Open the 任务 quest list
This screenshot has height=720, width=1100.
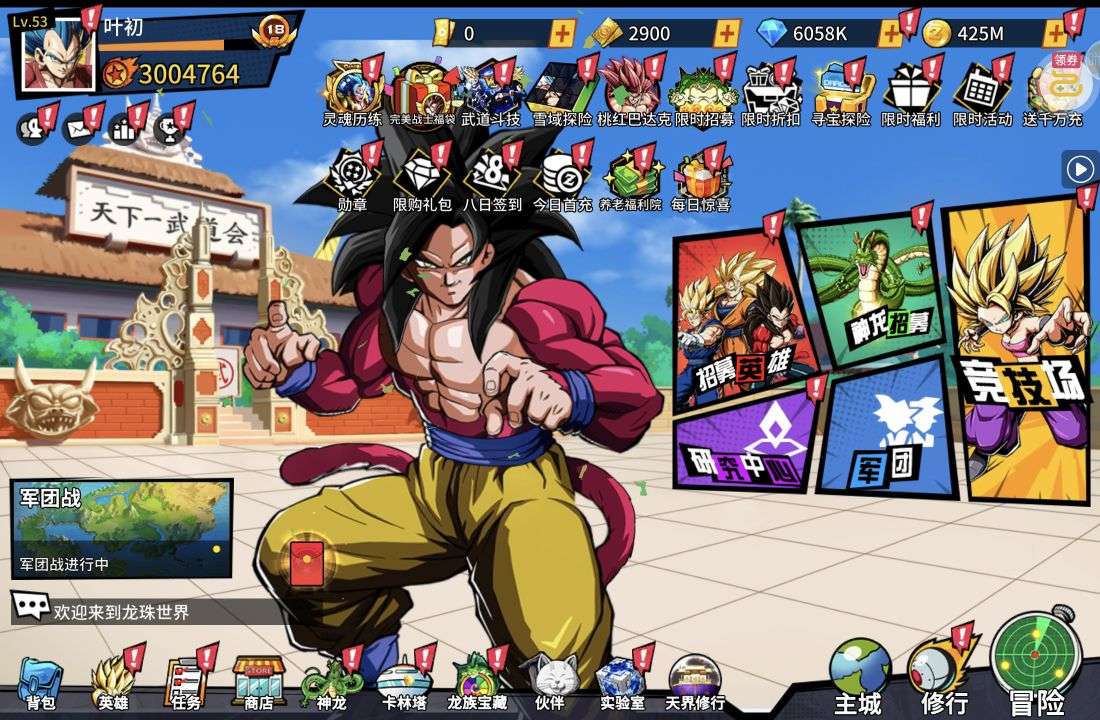pos(186,684)
